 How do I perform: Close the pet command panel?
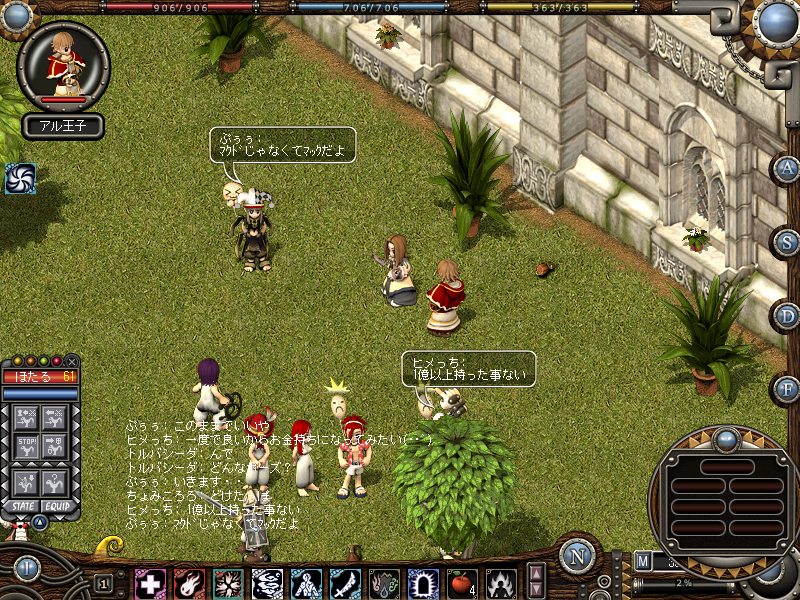tap(72, 361)
